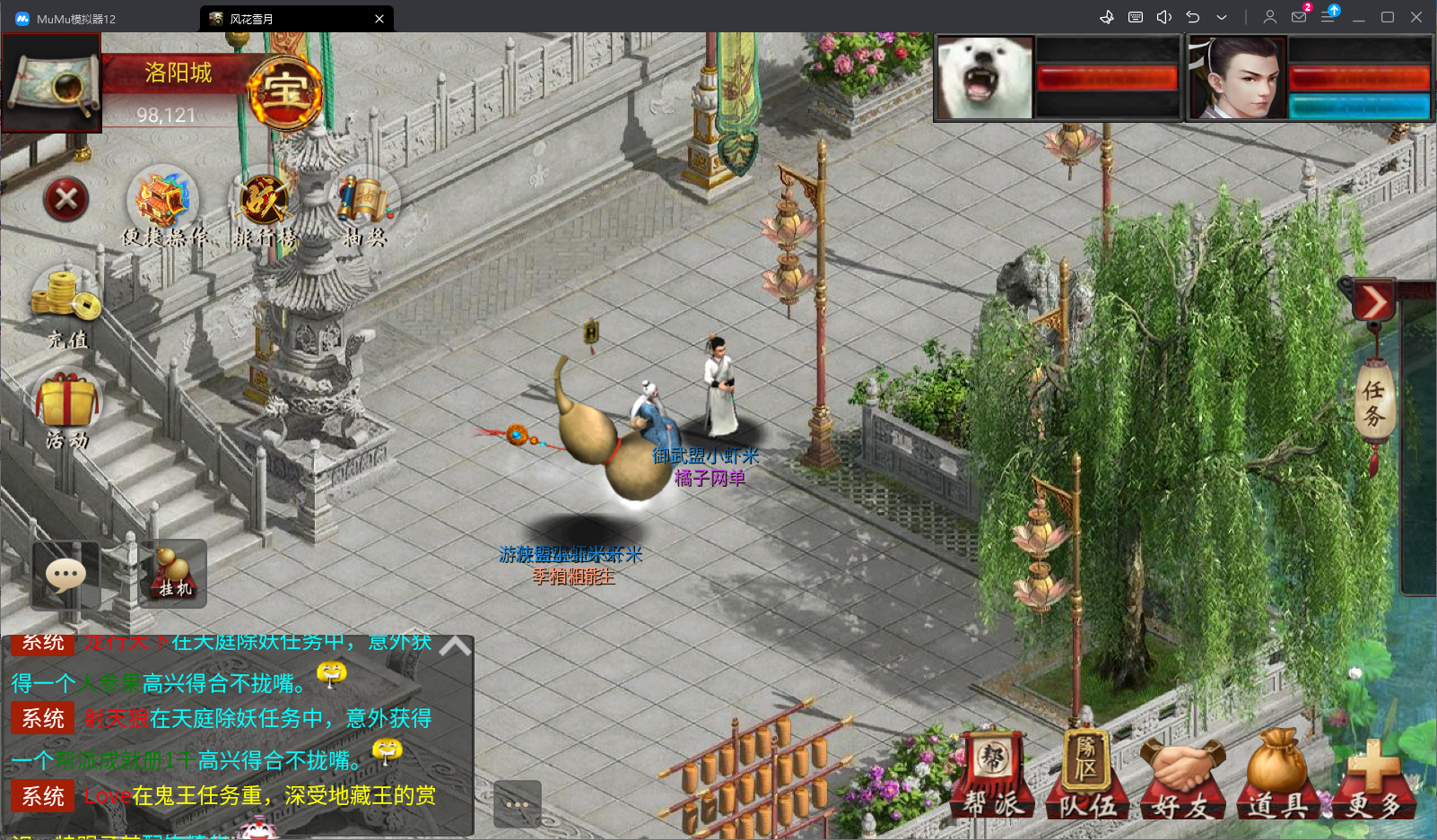The image size is (1437, 840).
Task: Select the polar bear pet portrait
Action: tap(984, 79)
